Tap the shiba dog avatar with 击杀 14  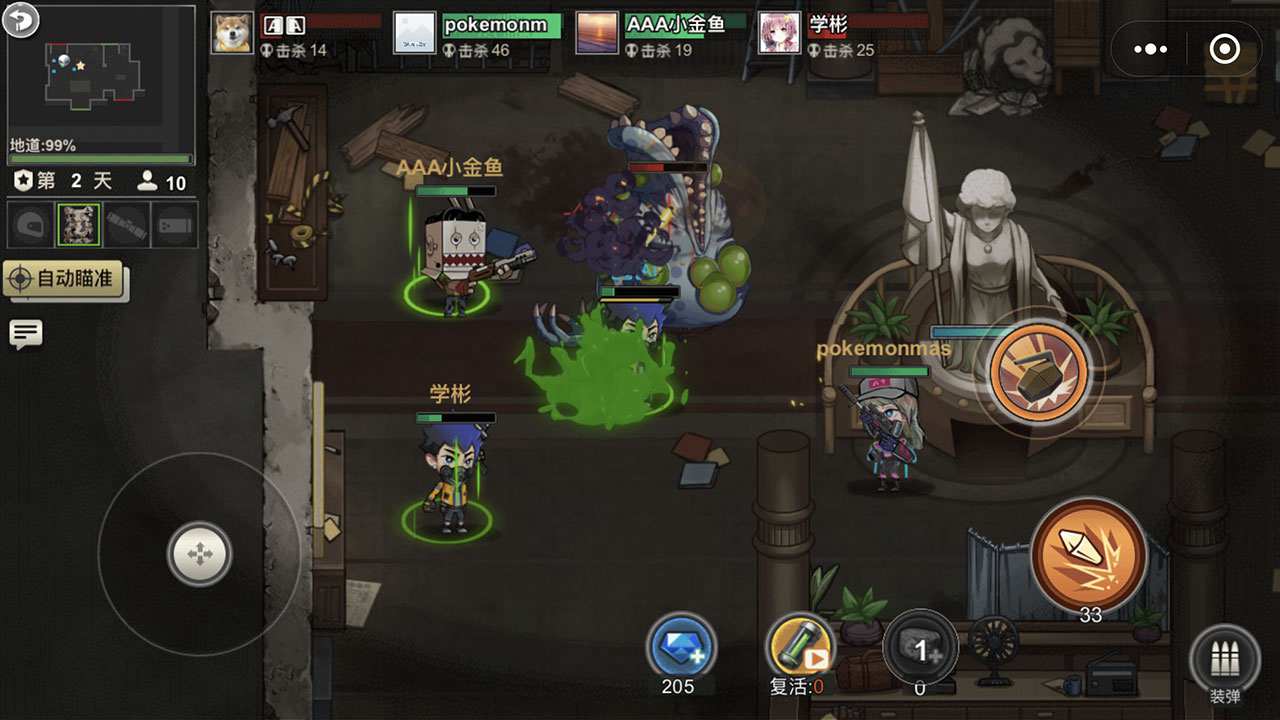coord(231,30)
